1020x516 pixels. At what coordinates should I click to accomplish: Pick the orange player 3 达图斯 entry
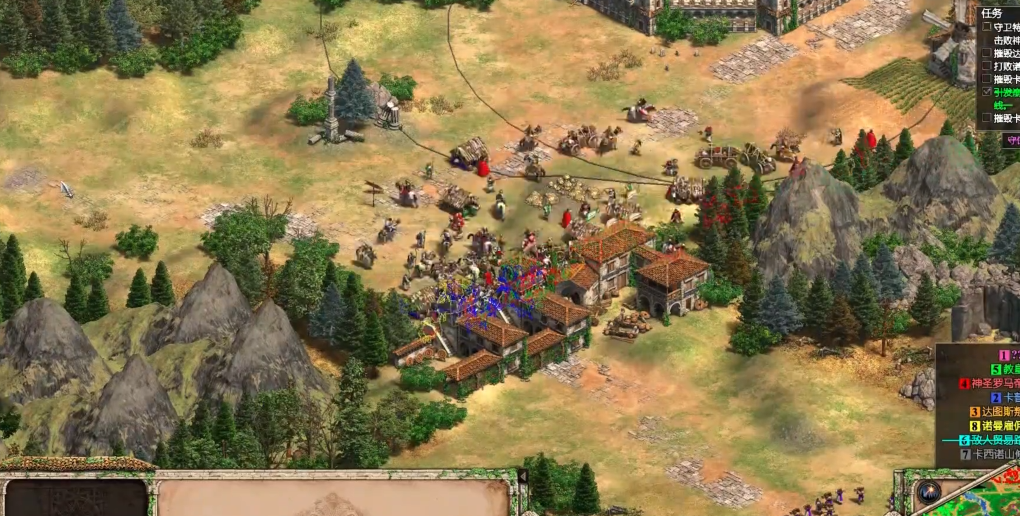point(994,411)
